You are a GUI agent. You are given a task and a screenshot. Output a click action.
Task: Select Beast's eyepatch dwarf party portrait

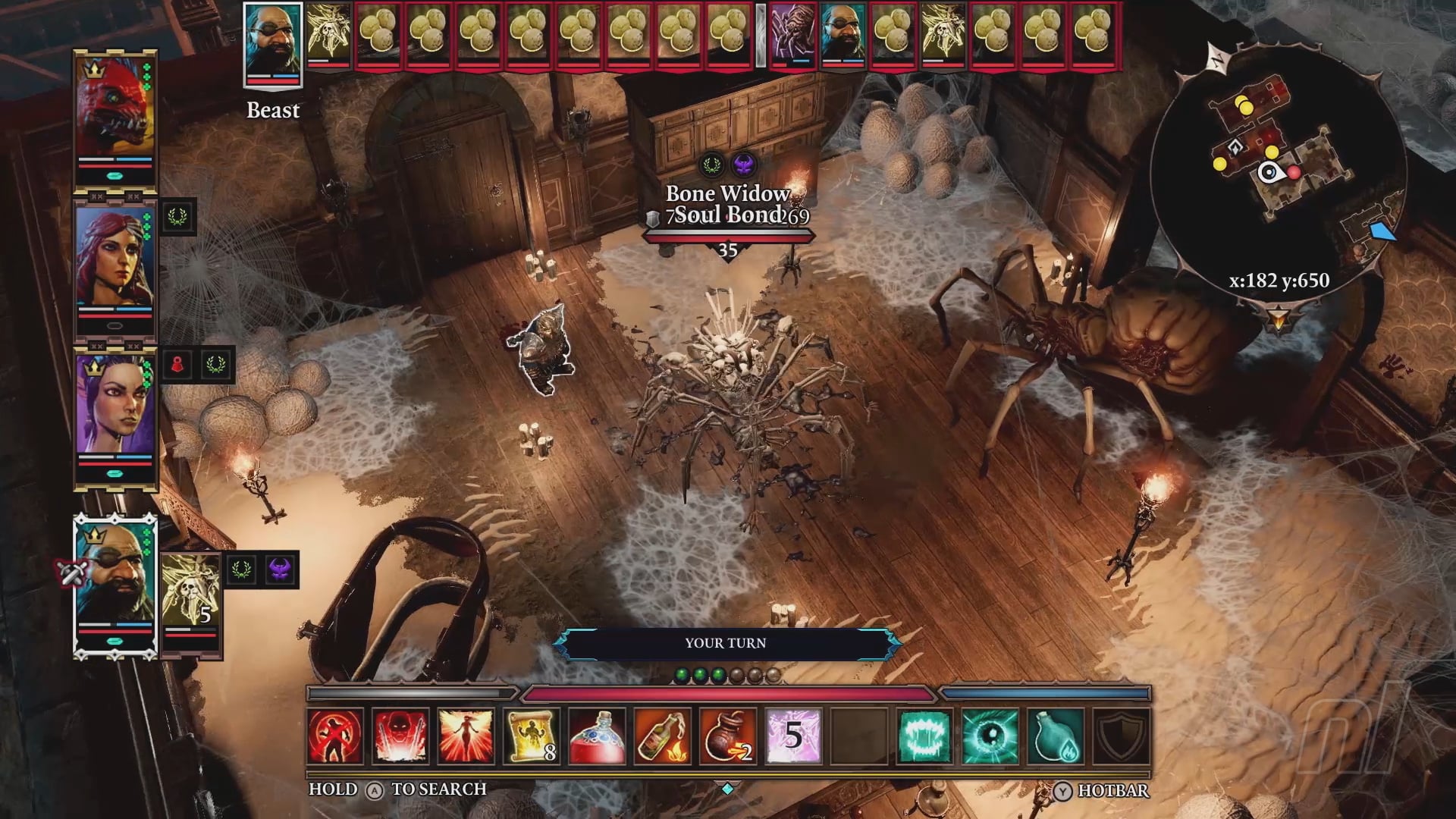115,576
